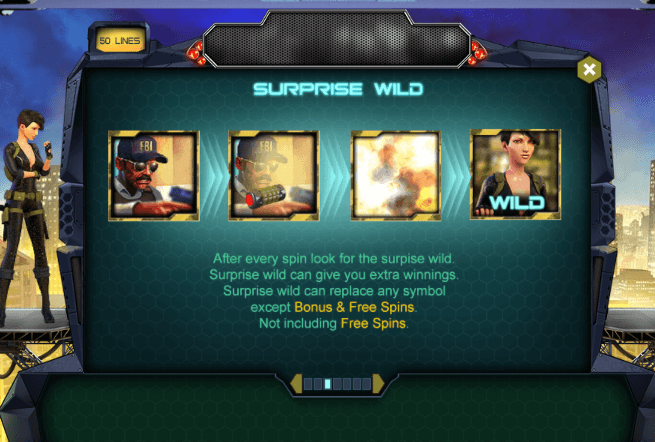
Task: Close the Surprise Wild info panel
Action: click(589, 69)
